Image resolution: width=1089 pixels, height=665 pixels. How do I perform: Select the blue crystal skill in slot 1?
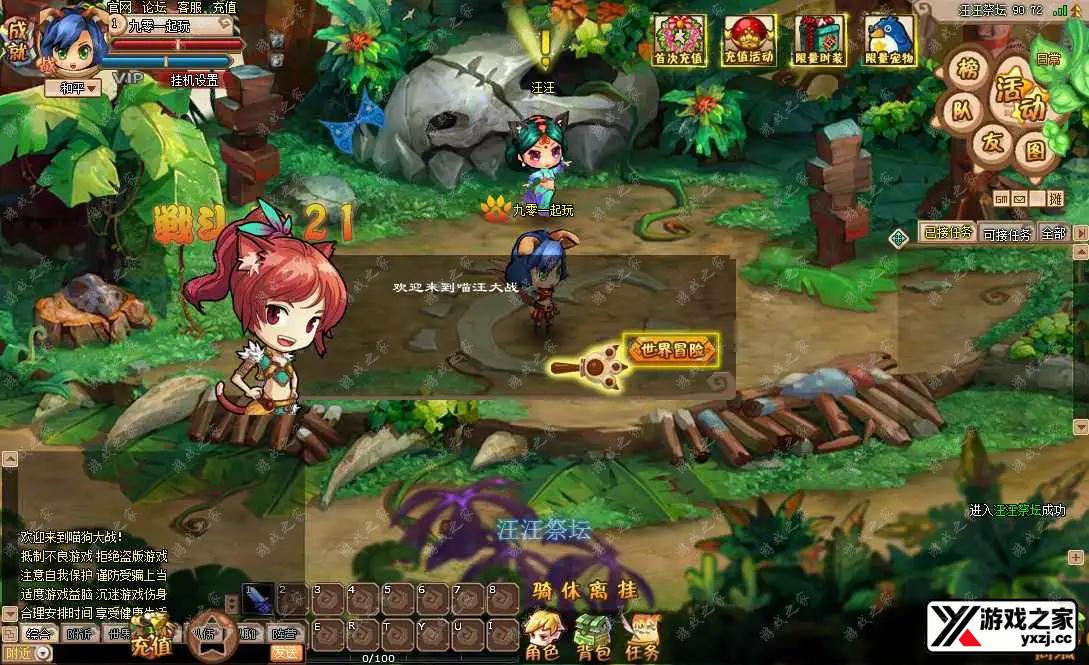click(x=259, y=599)
